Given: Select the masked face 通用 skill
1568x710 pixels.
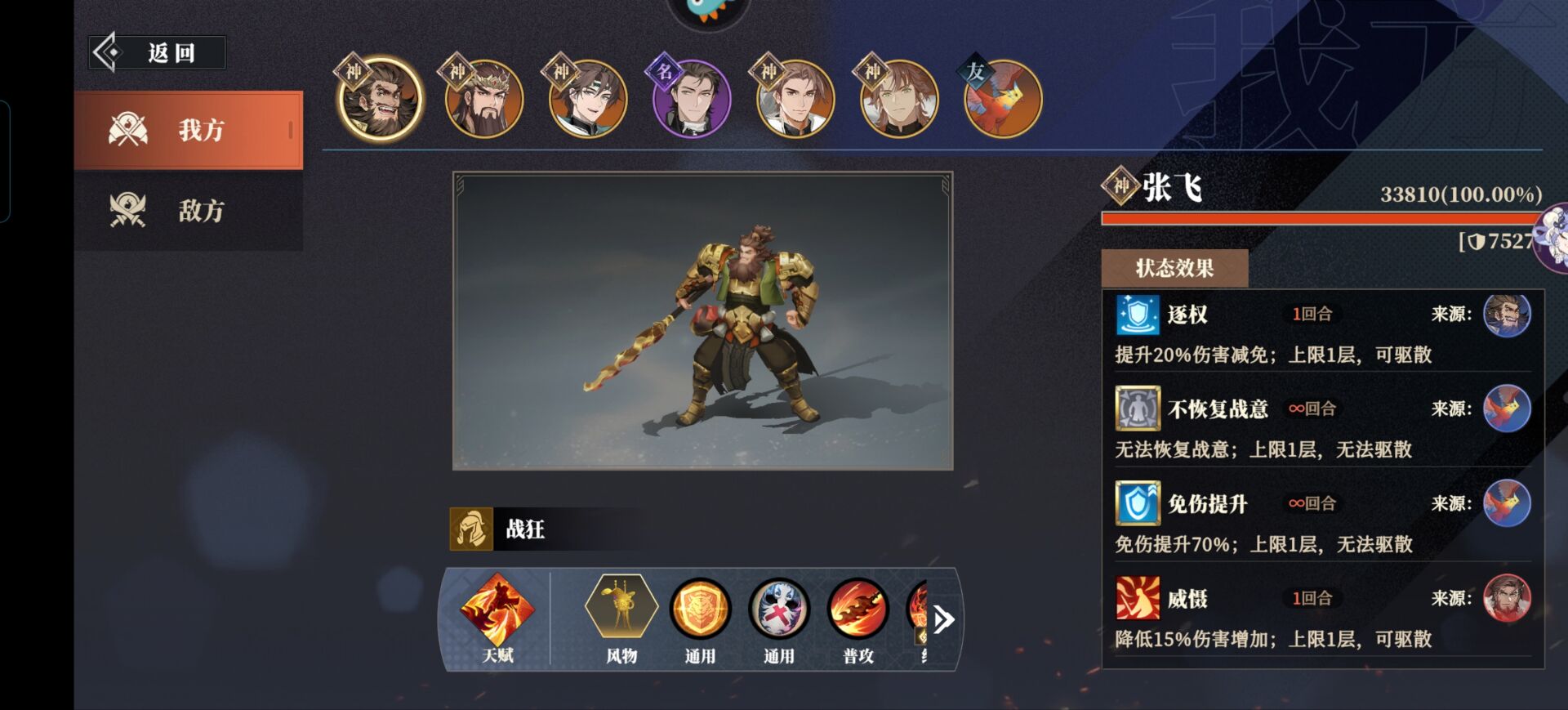Looking at the screenshot, I should (x=779, y=609).
